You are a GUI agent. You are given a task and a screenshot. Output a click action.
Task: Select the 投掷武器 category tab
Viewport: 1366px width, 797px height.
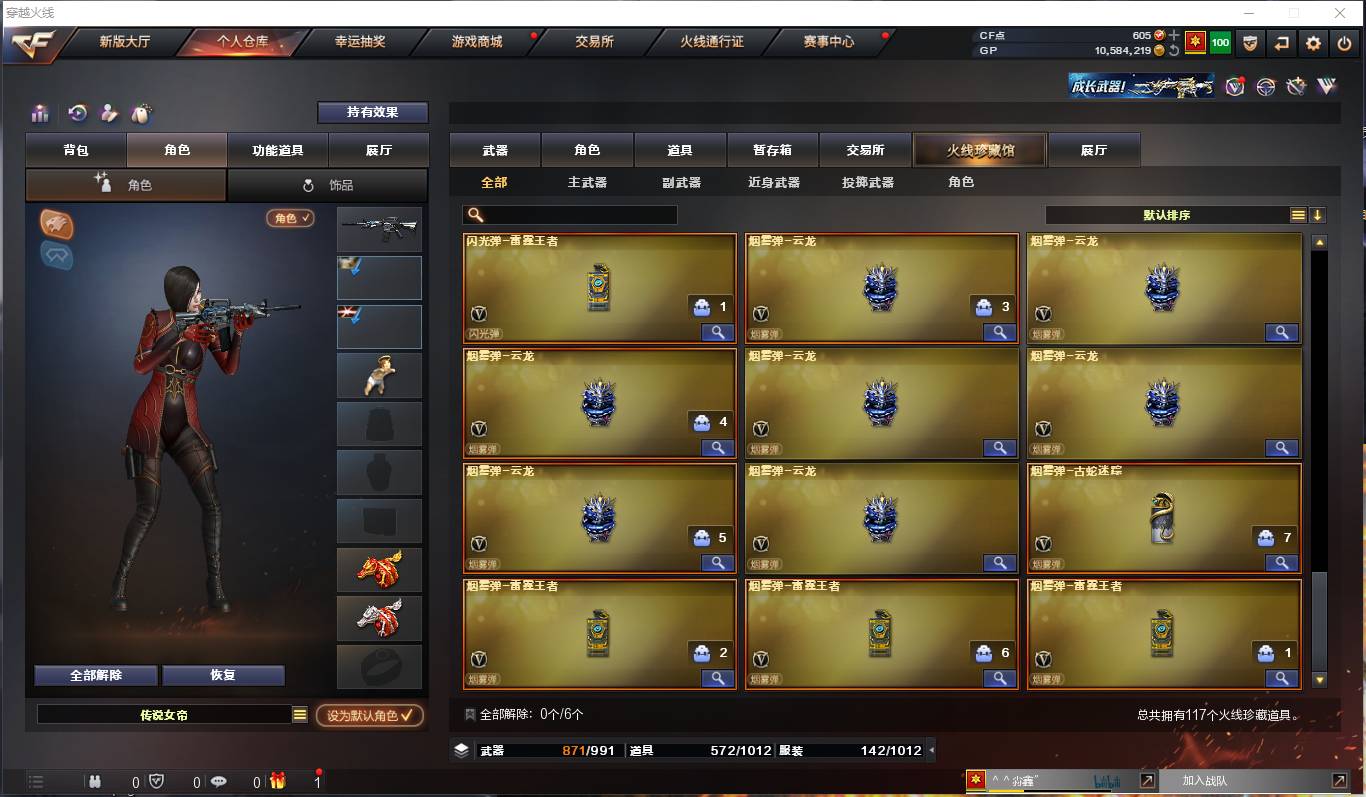pos(866,182)
